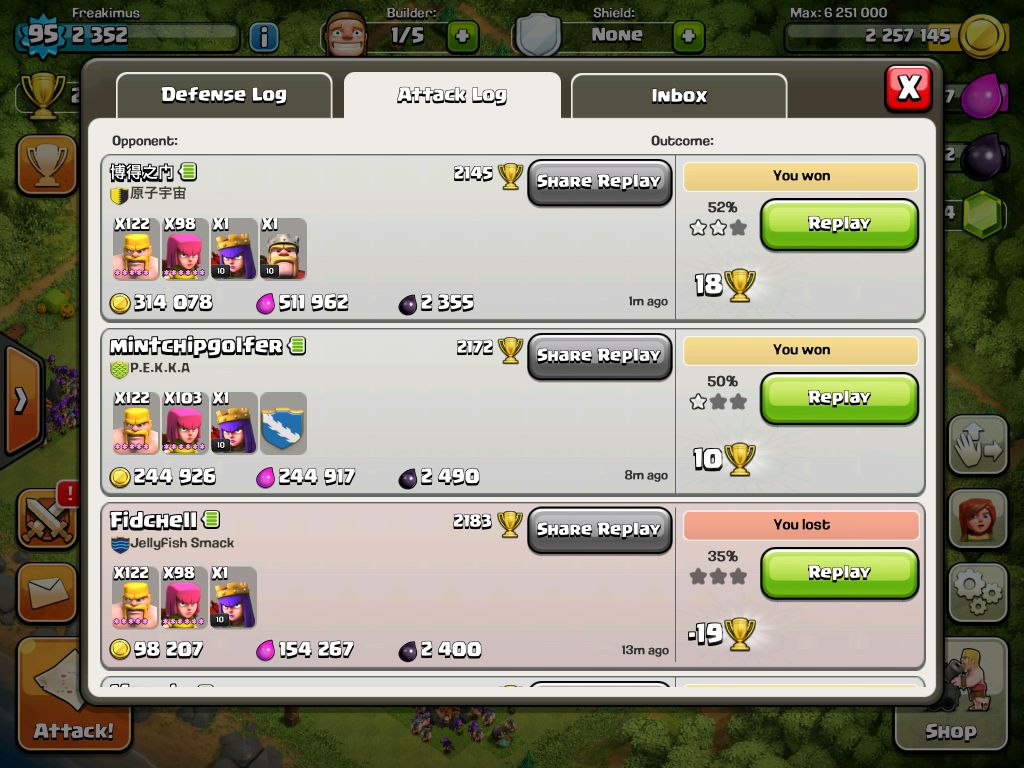The height and width of the screenshot is (768, 1024).
Task: Watch replay of the 50% Mintchipgolfer win
Action: point(839,398)
